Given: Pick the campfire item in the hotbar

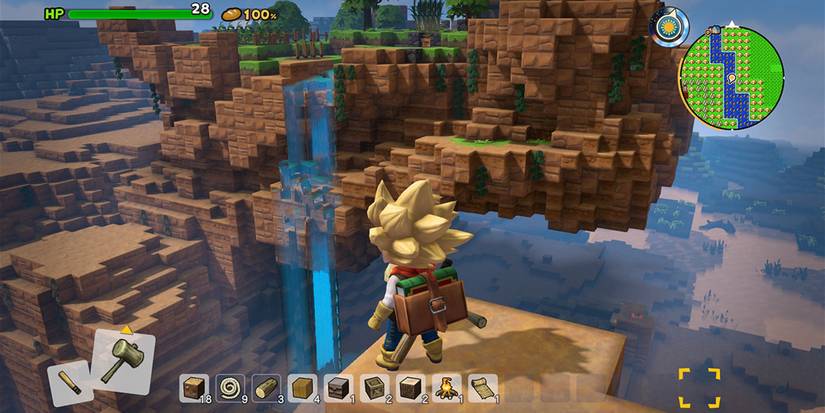Looking at the screenshot, I should (447, 387).
